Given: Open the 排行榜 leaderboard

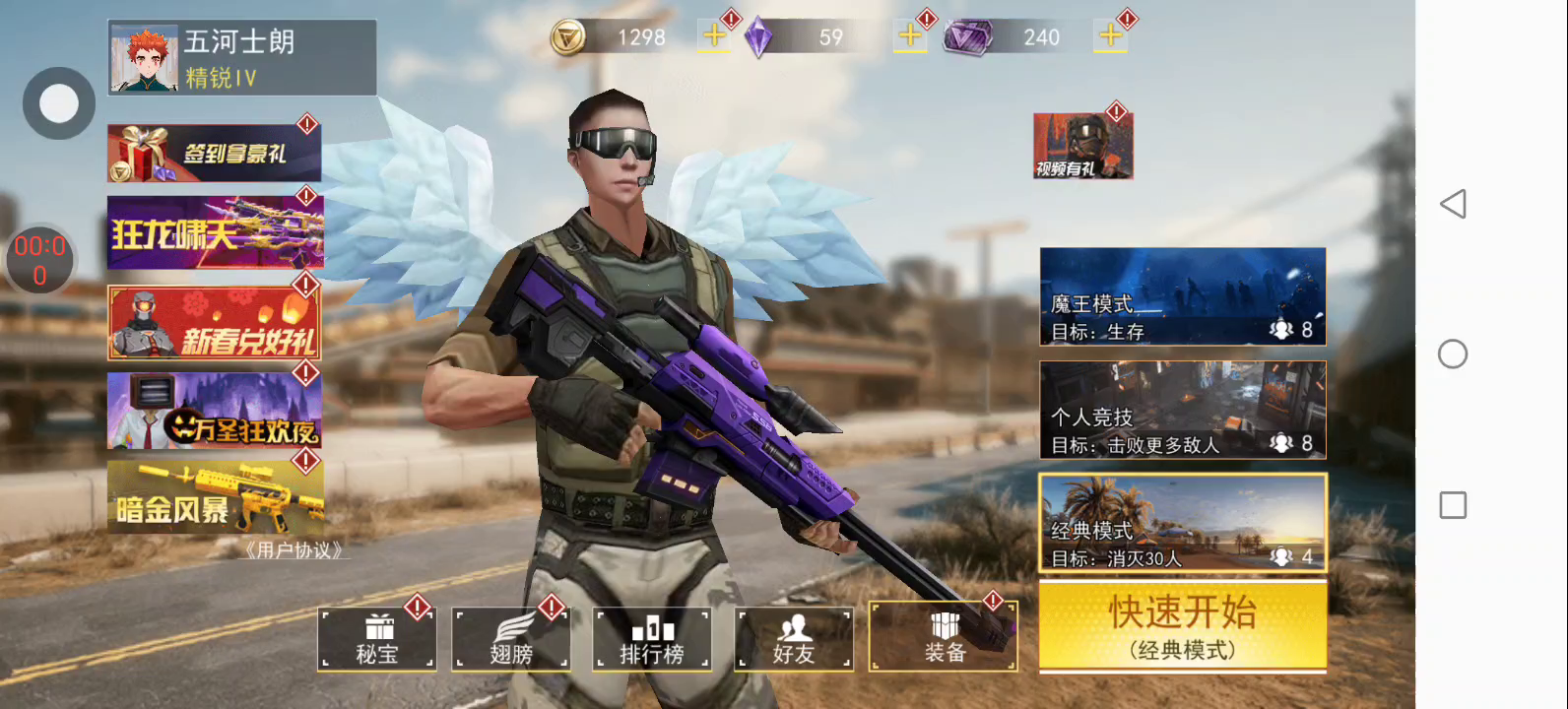Looking at the screenshot, I should 651,639.
